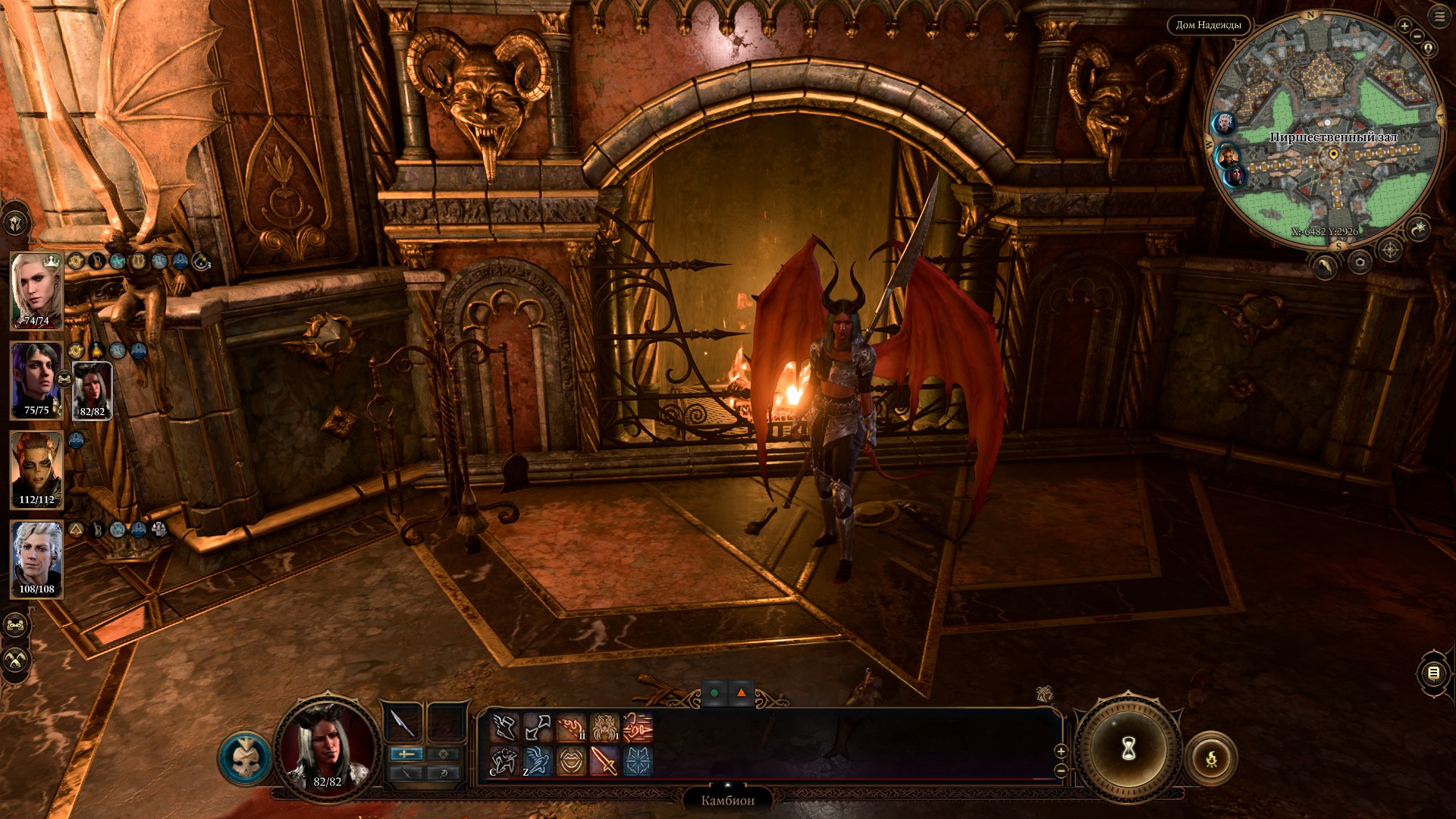Select the purple-haired companion portrait
1456x819 pixels.
coord(36,381)
